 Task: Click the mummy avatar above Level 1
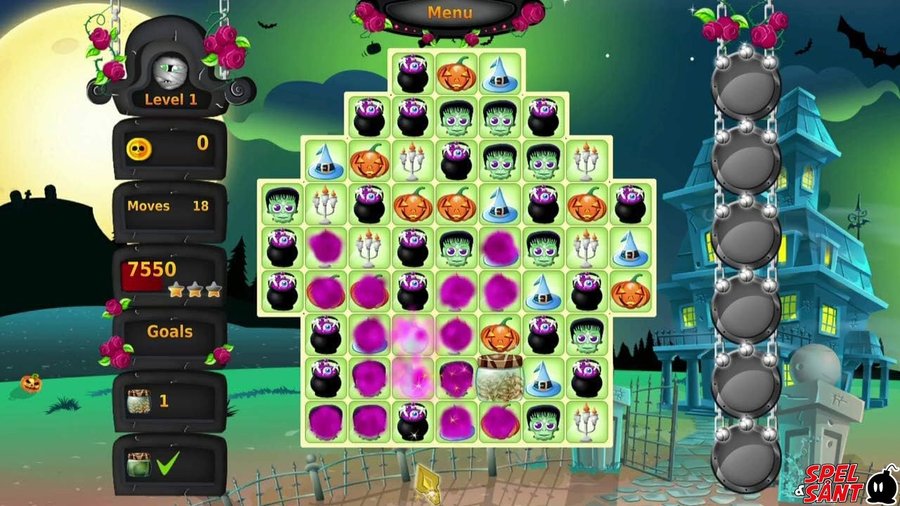click(169, 69)
